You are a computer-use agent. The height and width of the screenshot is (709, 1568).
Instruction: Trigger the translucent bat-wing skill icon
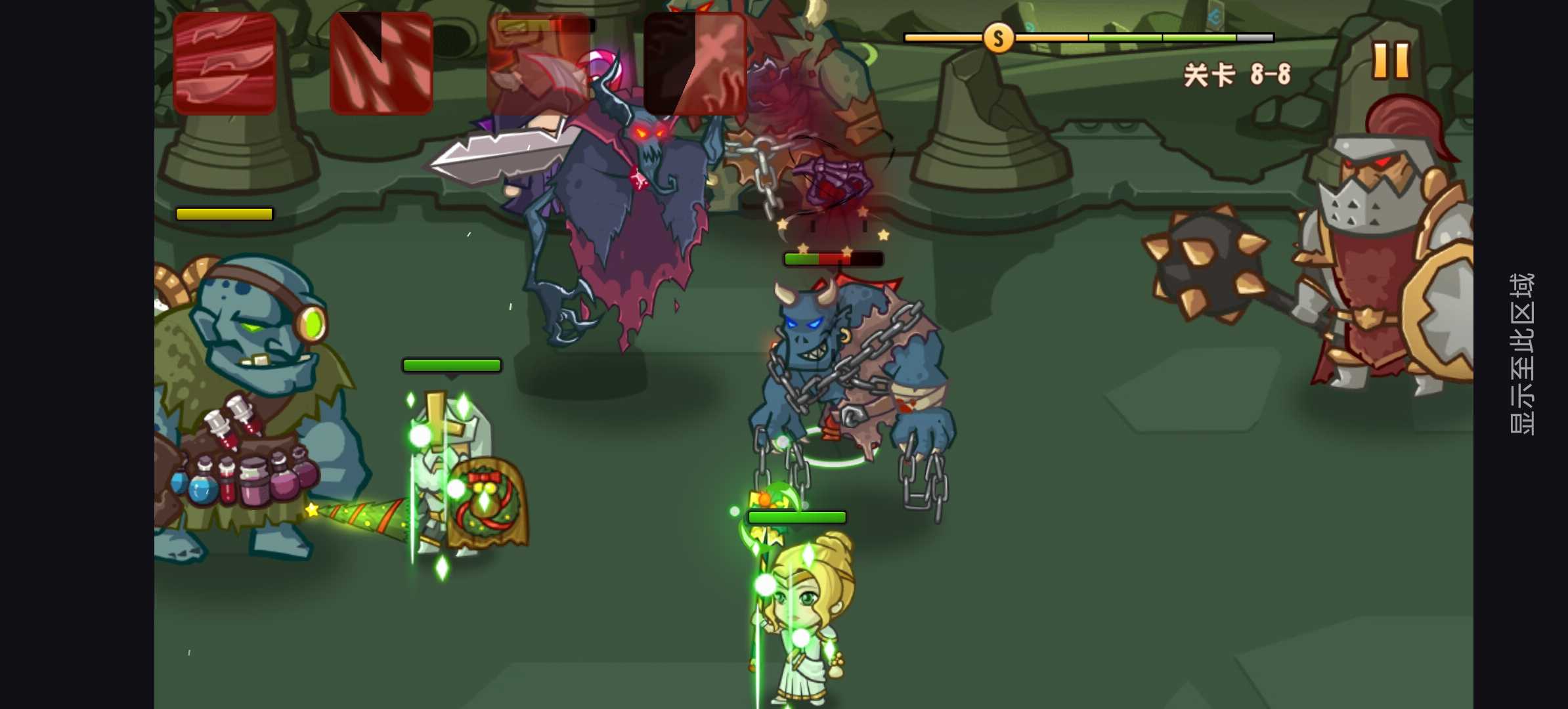pyautogui.click(x=538, y=64)
